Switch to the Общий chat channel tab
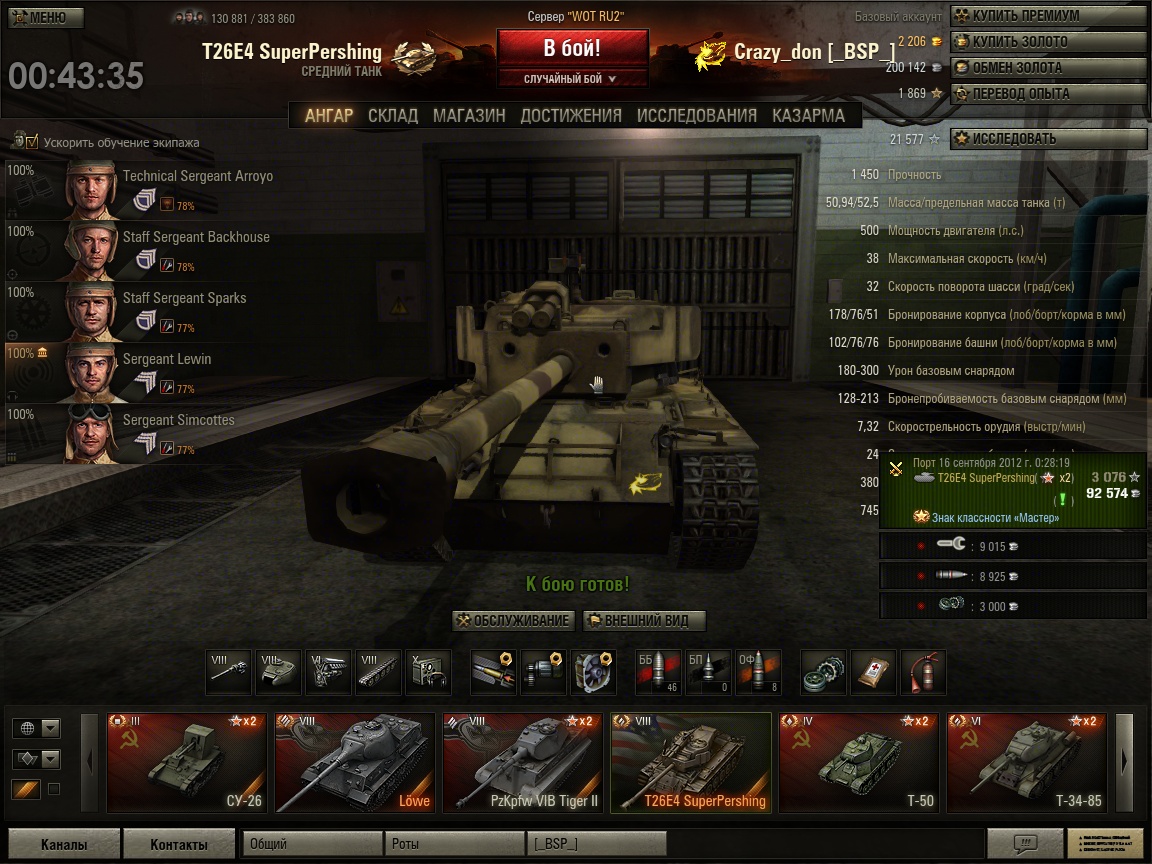1152x864 pixels. (313, 844)
